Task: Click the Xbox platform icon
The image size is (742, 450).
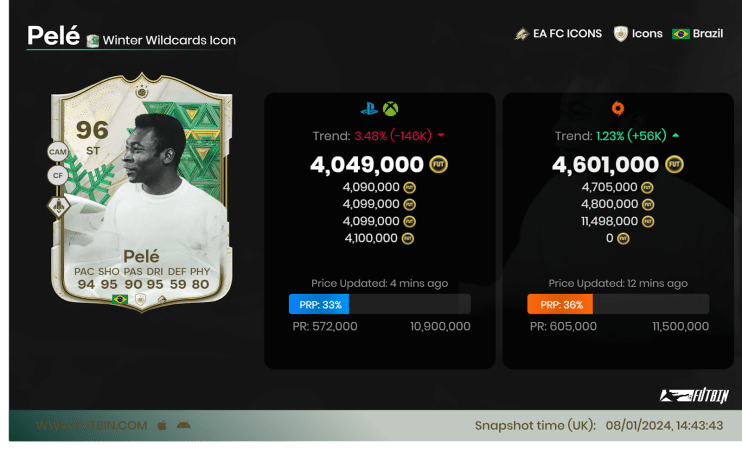Action: coord(390,110)
